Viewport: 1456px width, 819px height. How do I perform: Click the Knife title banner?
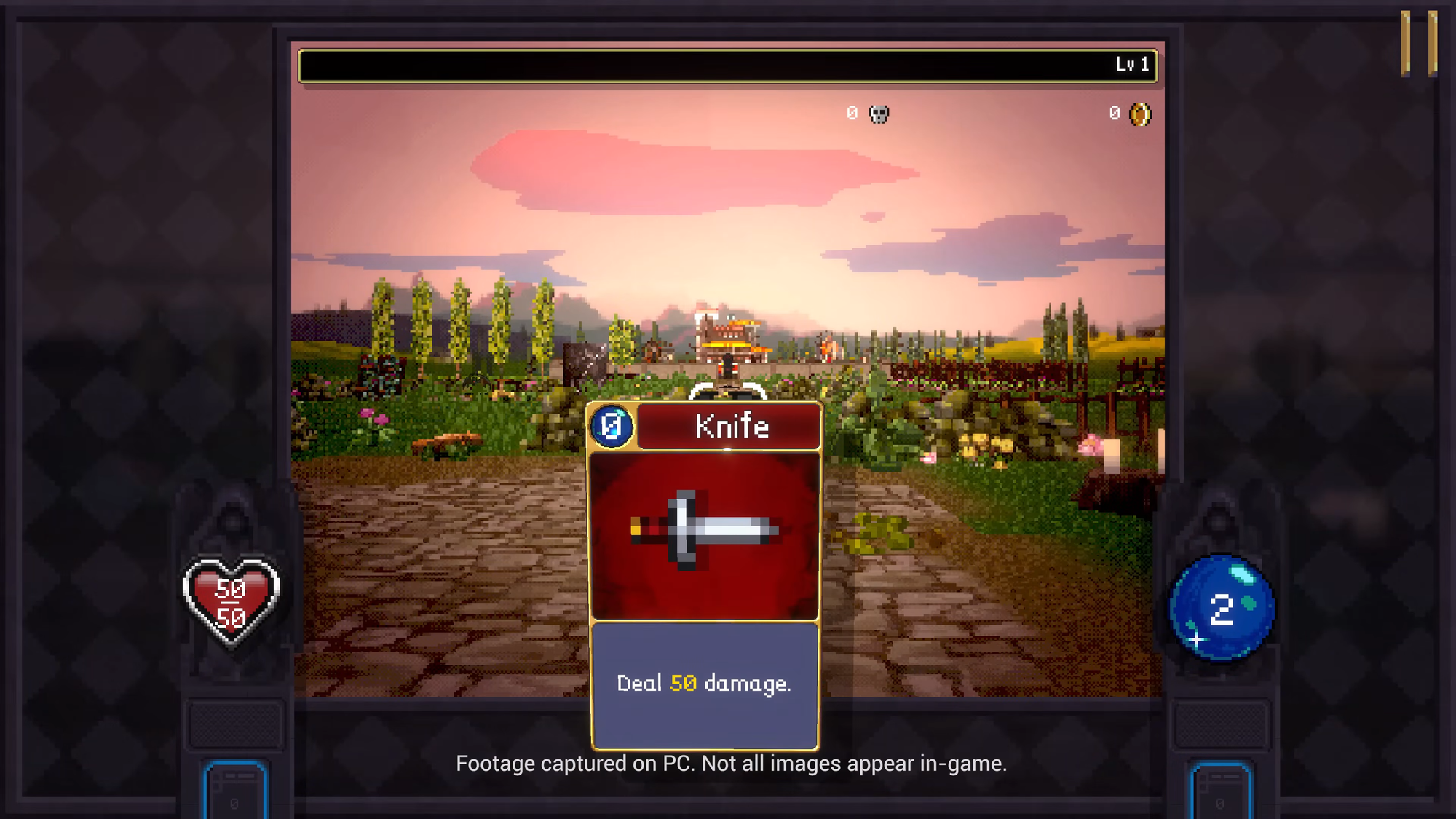730,427
